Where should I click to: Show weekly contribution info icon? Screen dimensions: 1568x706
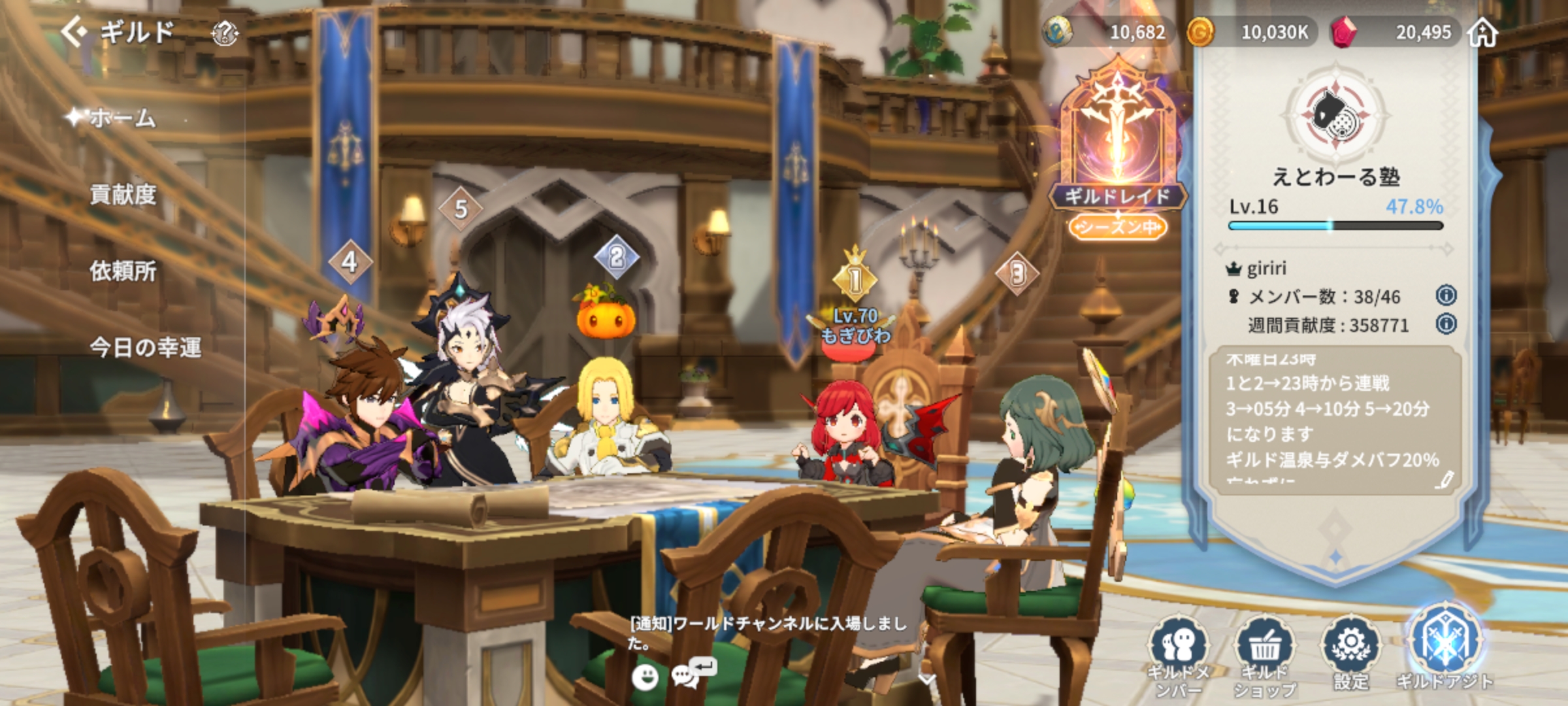1446,324
